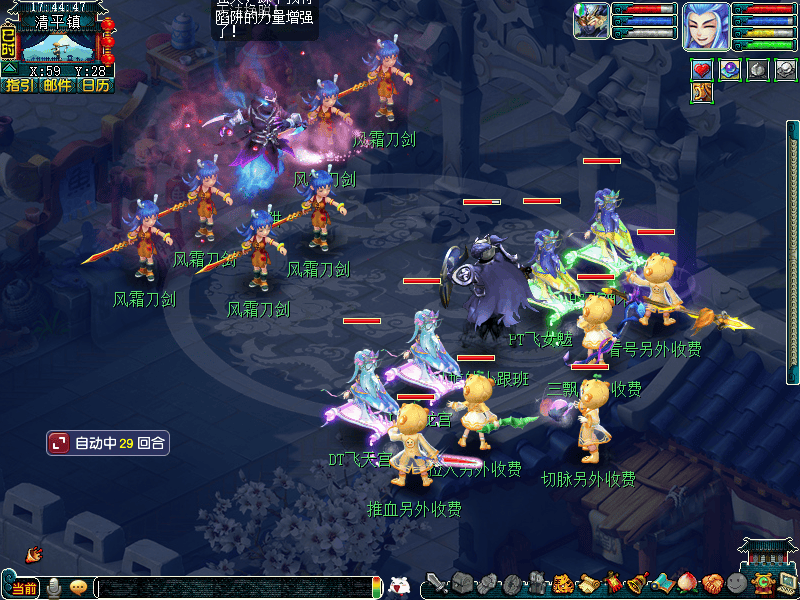The width and height of the screenshot is (800, 600).
Task: Open the scroll toolbar icon
Action: tap(587, 583)
